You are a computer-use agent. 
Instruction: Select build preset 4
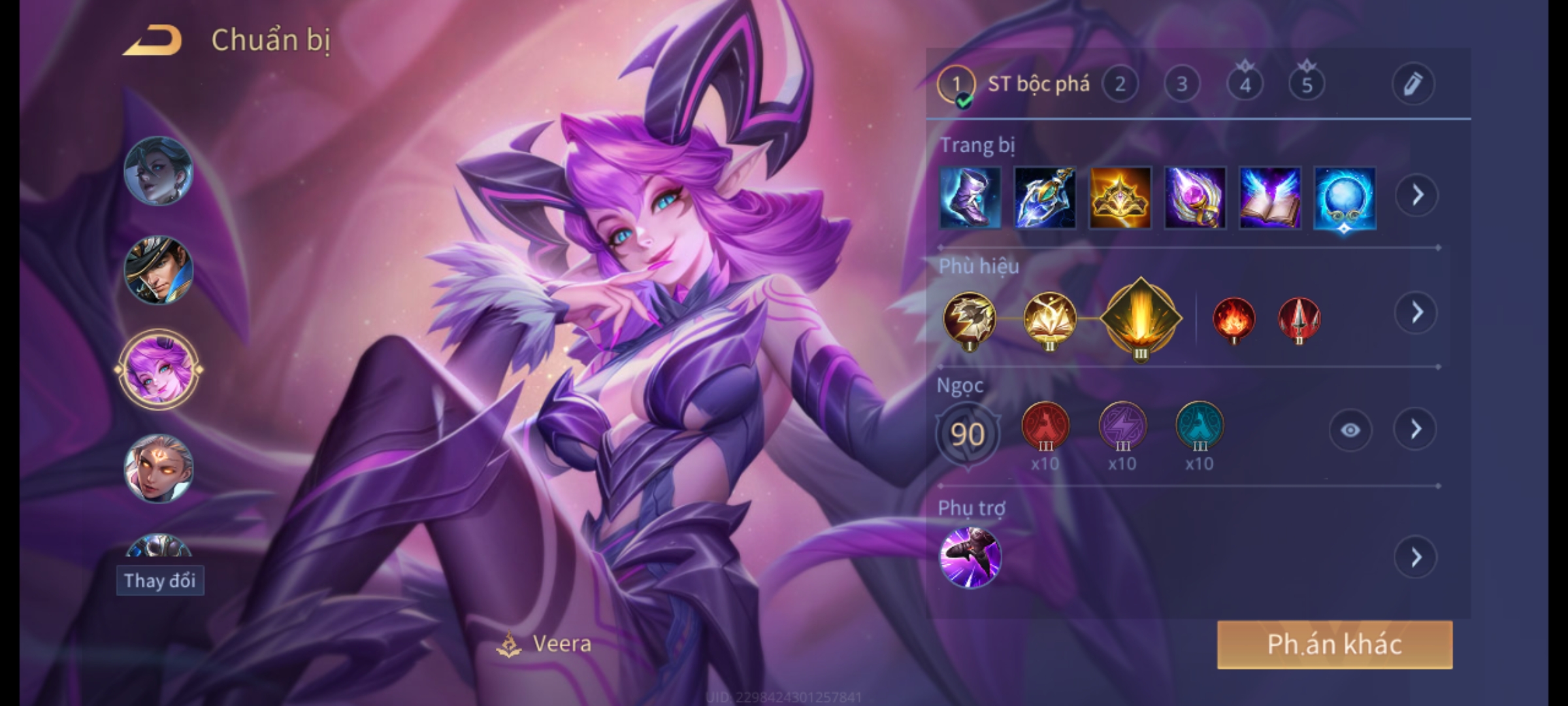click(x=1245, y=84)
